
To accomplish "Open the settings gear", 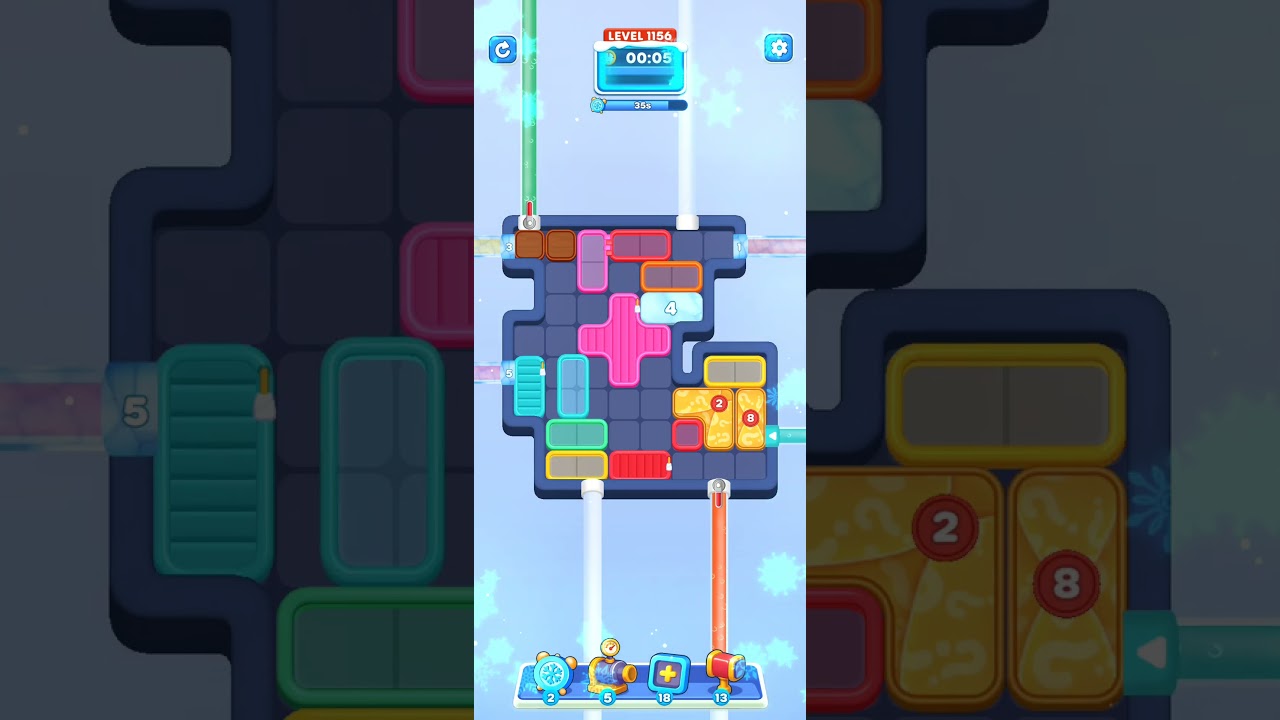I will [778, 48].
